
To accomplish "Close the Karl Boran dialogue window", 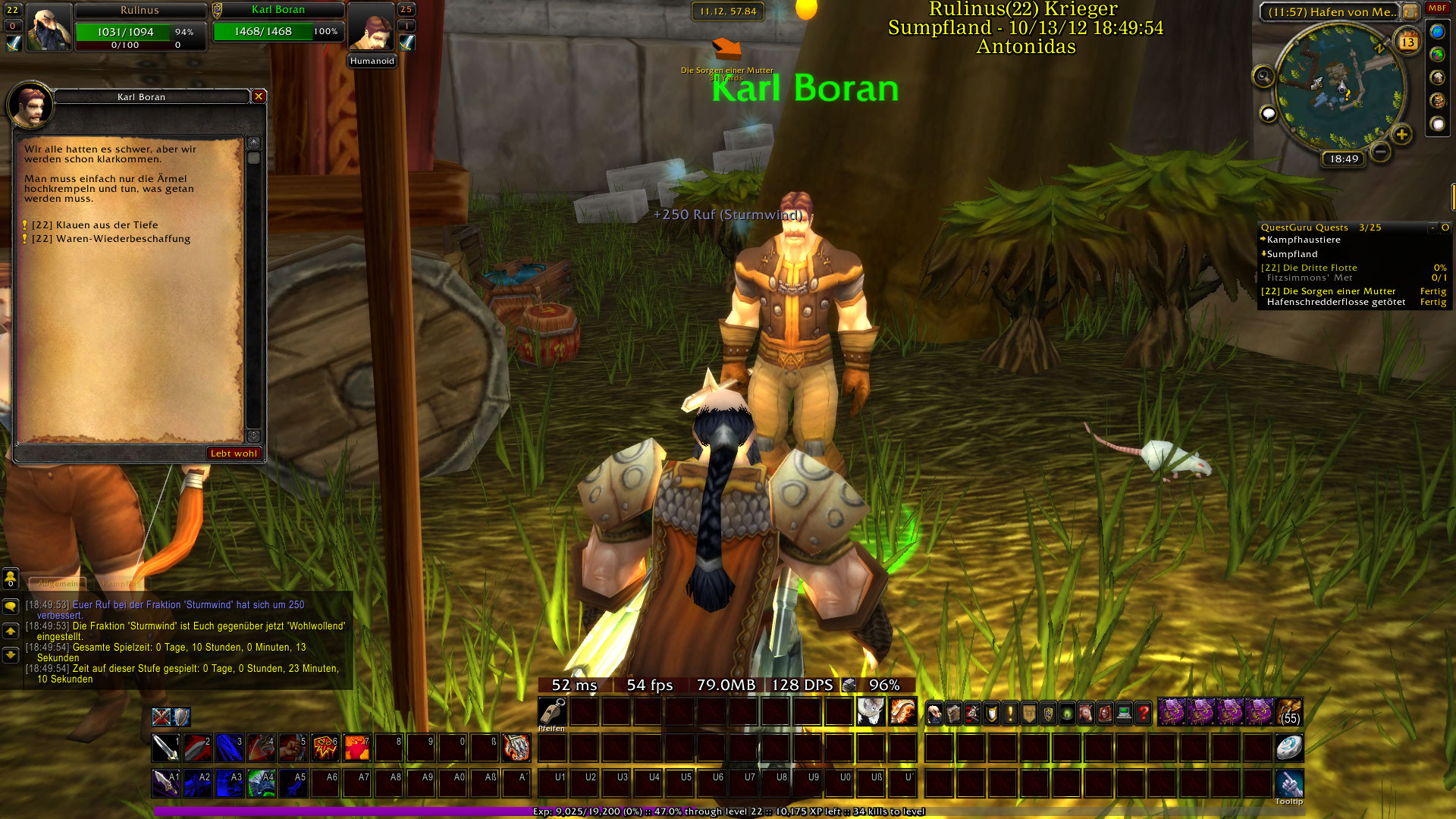I will (x=259, y=96).
